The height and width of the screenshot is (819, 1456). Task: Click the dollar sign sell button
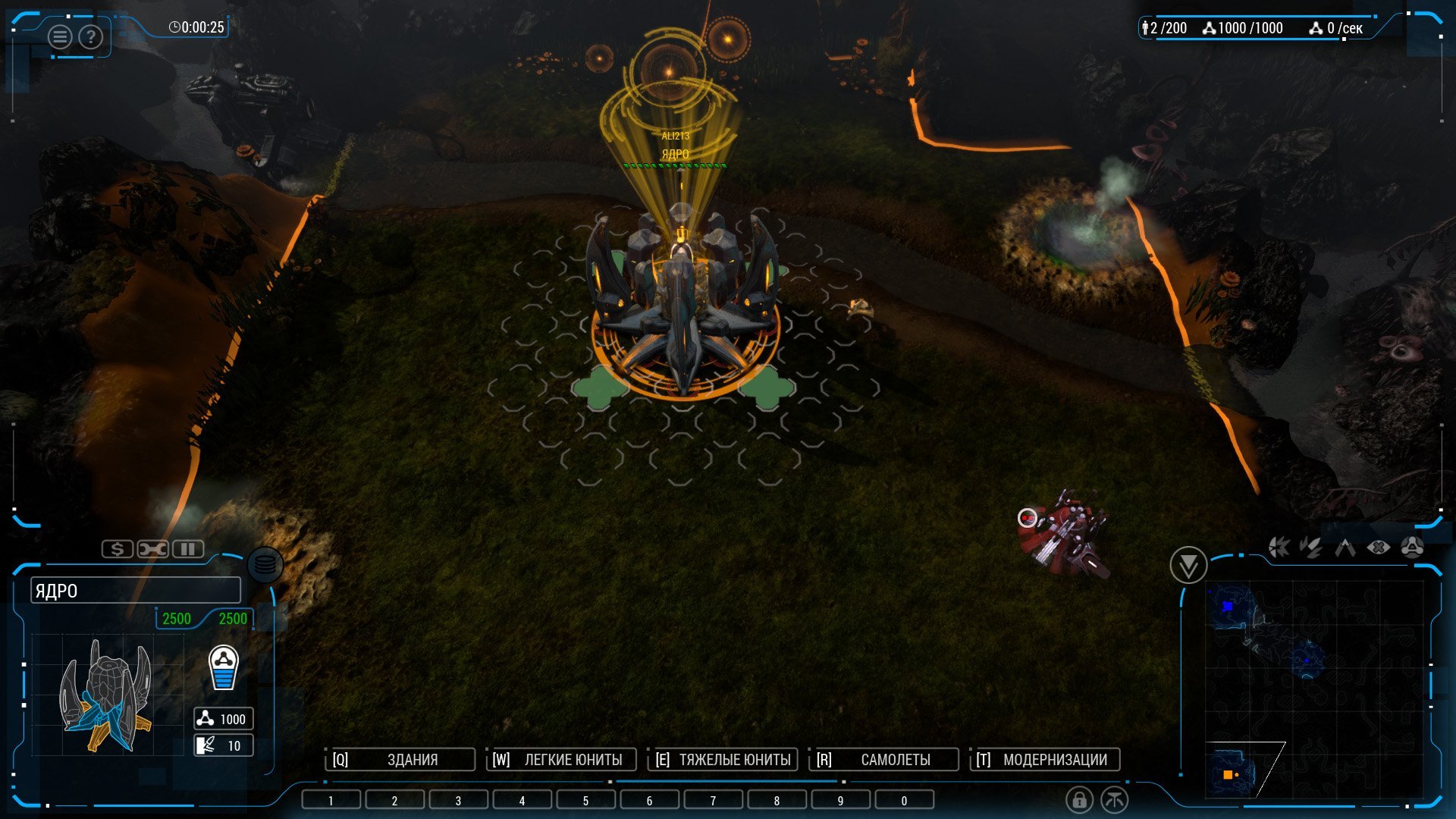click(x=118, y=548)
